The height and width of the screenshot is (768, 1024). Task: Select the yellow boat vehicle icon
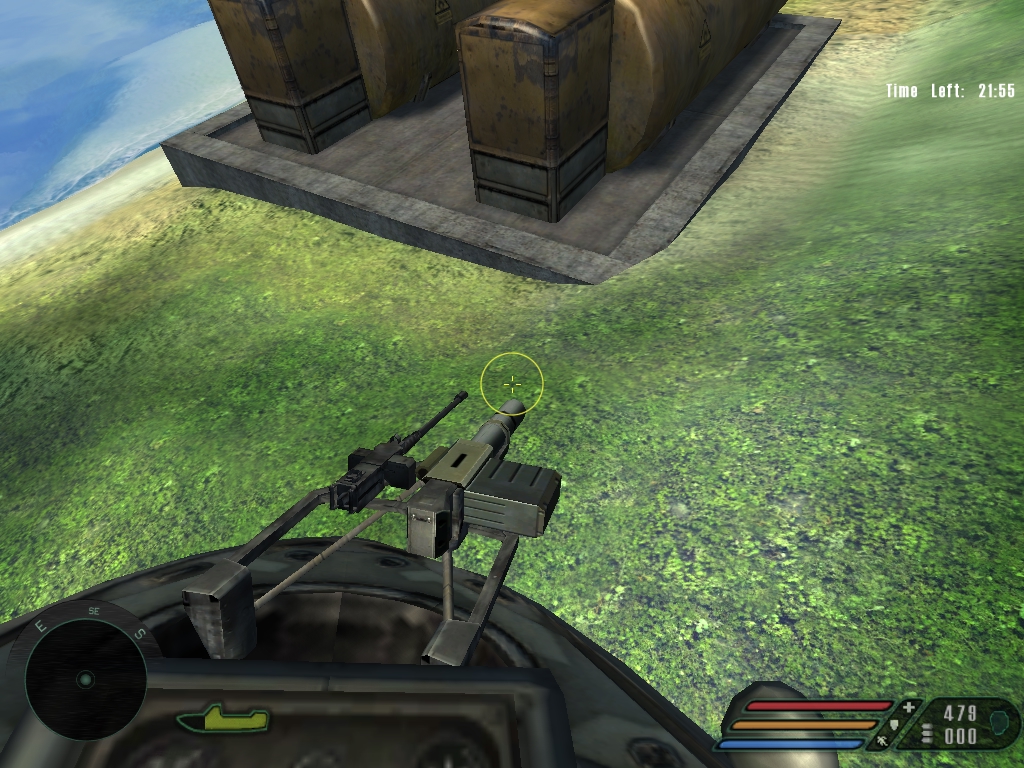[223, 718]
